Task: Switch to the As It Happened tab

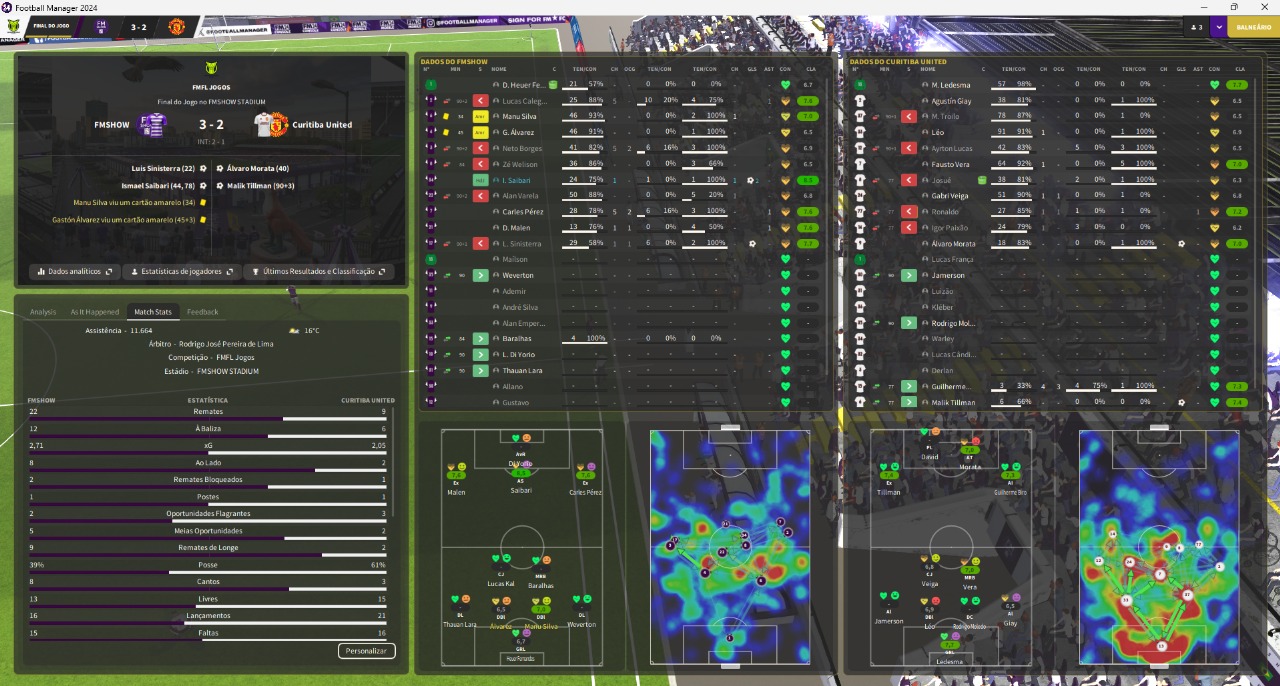Action: tap(95, 312)
